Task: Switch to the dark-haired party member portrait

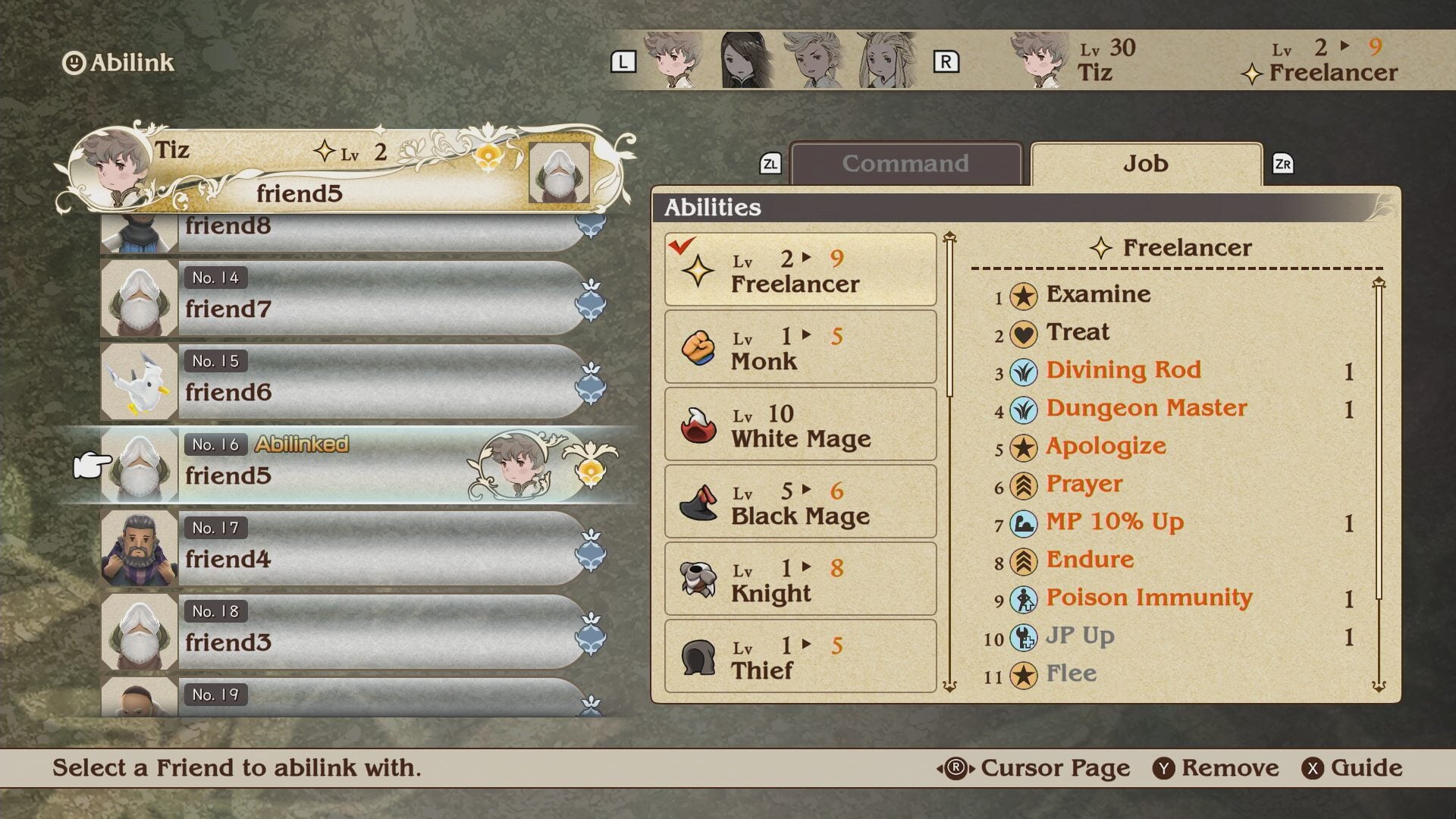Action: point(745,61)
